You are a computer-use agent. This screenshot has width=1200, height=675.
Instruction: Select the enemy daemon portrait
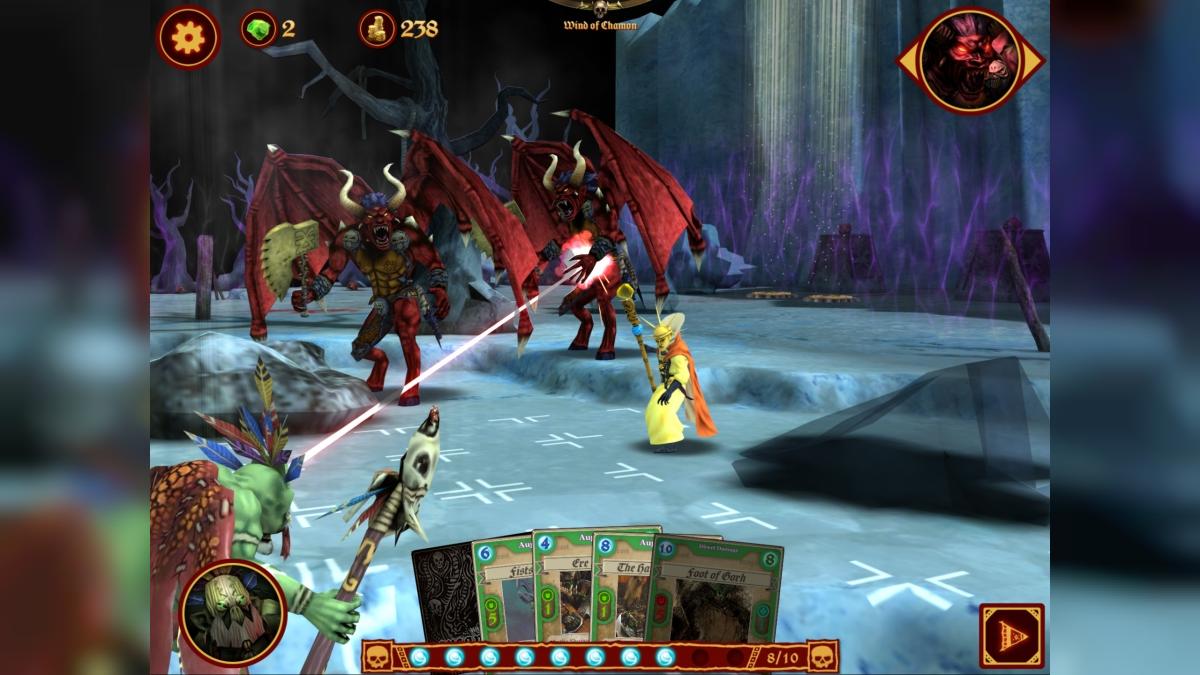pyautogui.click(x=969, y=60)
